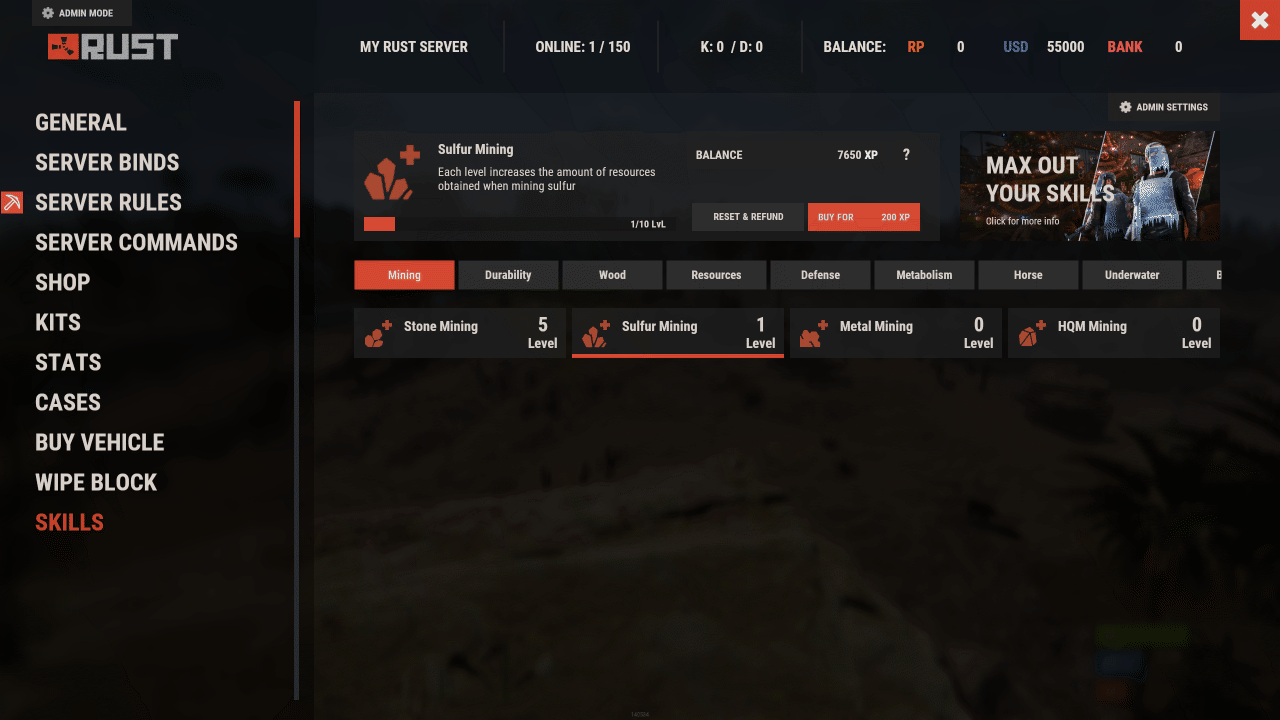The height and width of the screenshot is (720, 1280).
Task: Click the Sulfur Mining icon in the detail panel
Action: pyautogui.click(x=390, y=172)
